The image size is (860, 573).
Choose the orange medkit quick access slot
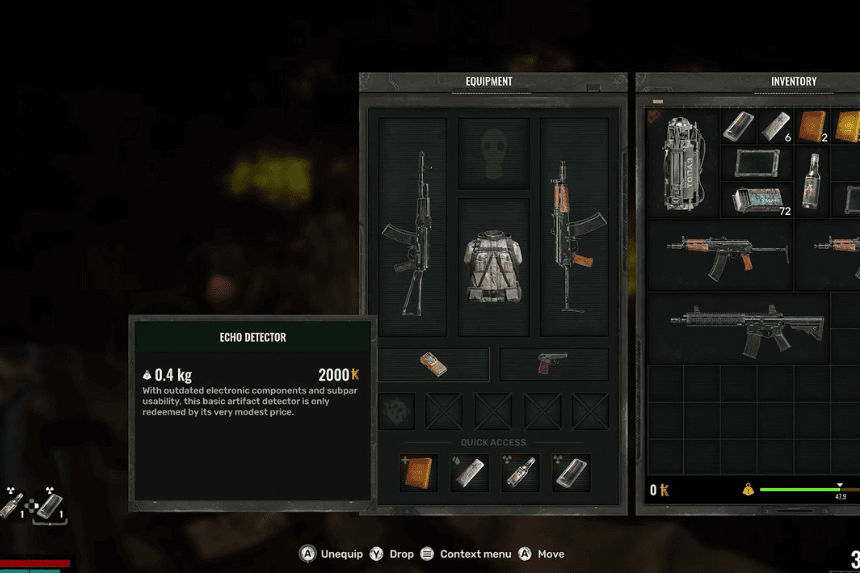[419, 472]
